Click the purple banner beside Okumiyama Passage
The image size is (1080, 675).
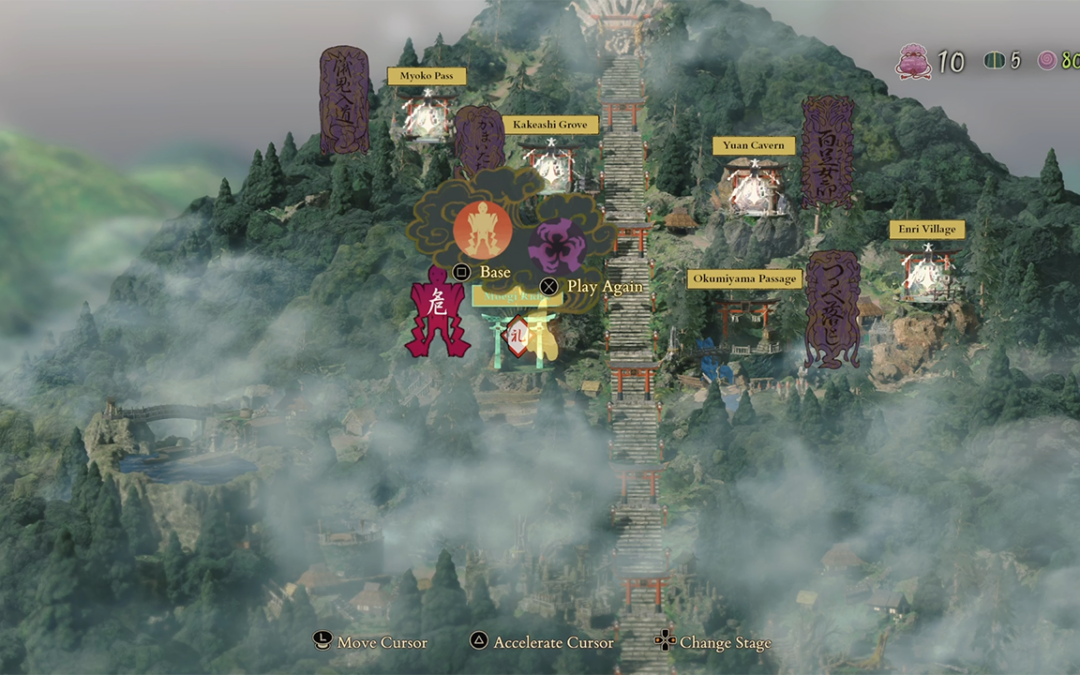[x=833, y=308]
